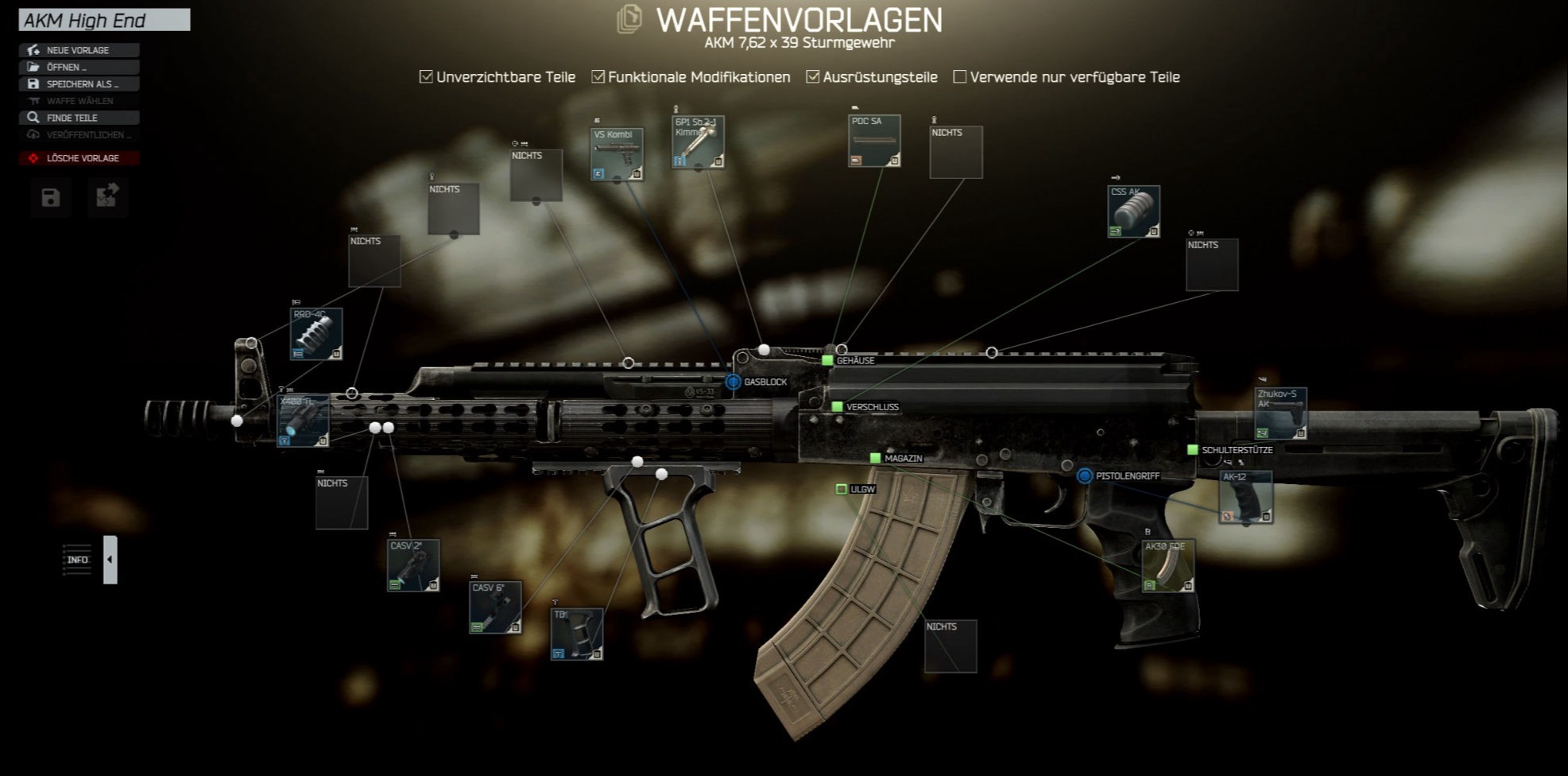The image size is (1568, 776).
Task: Toggle the Funktionale Modifikationen checkbox
Action: click(598, 77)
